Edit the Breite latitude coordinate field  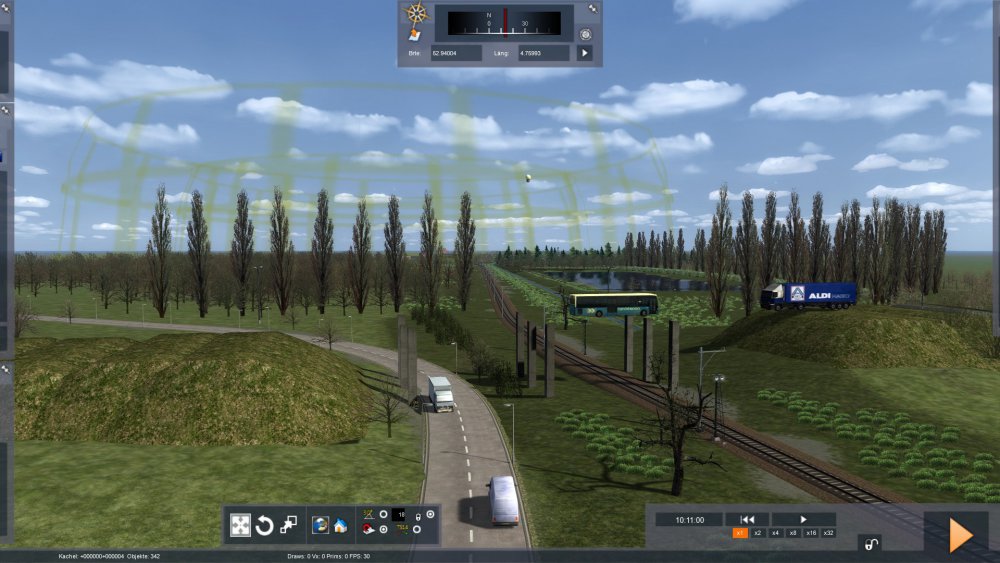pyautogui.click(x=456, y=52)
